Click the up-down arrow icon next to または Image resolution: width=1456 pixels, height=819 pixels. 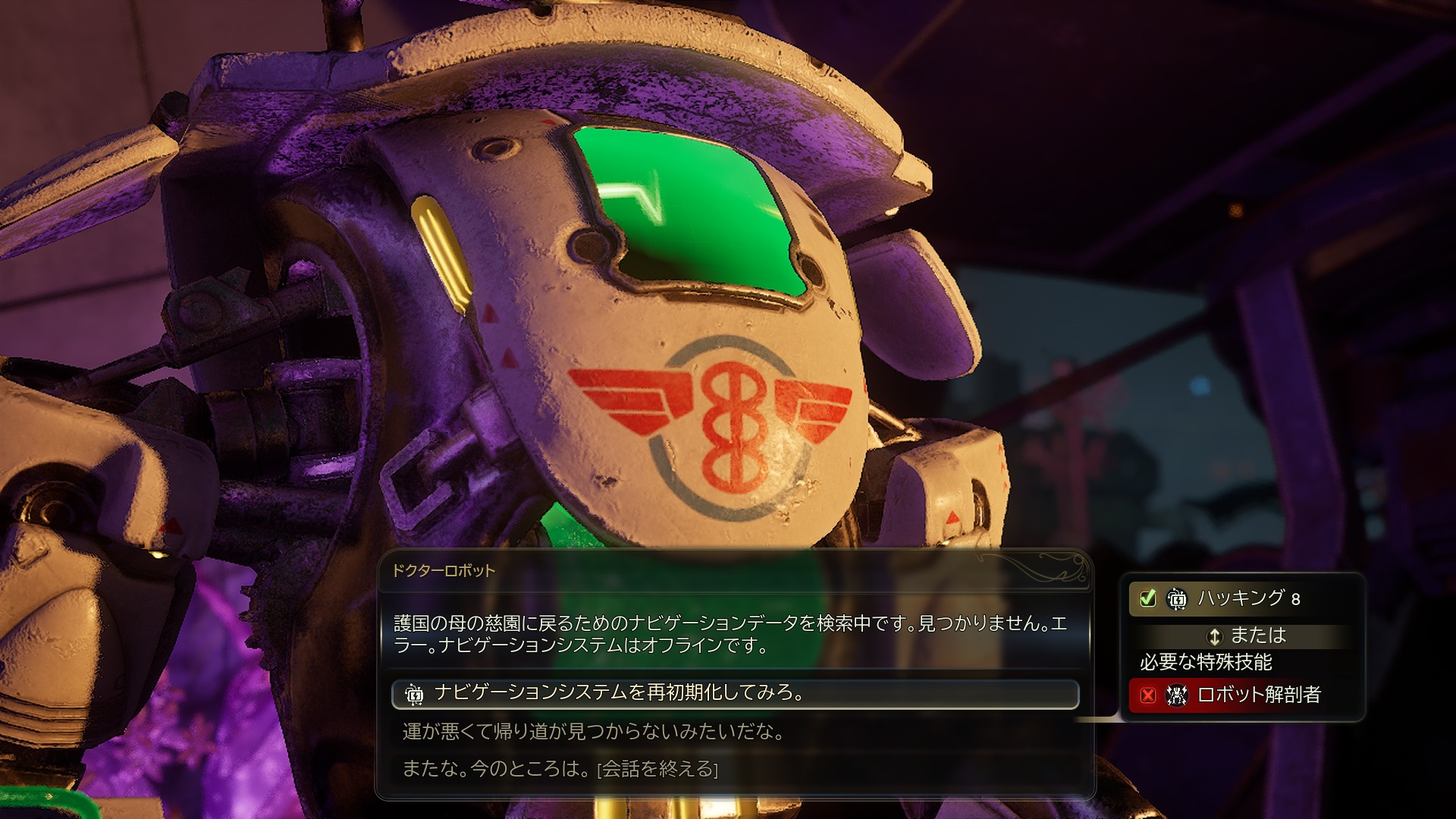tap(1216, 637)
